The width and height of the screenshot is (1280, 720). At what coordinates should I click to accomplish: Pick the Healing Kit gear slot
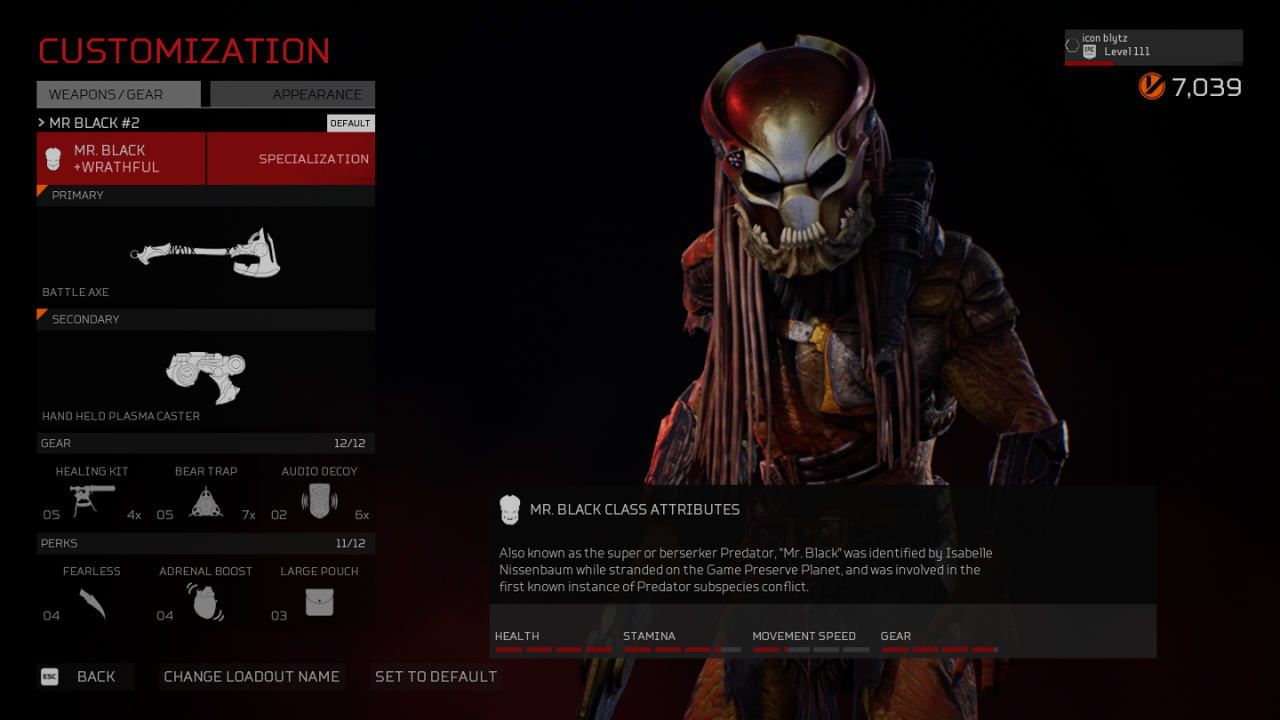92,496
